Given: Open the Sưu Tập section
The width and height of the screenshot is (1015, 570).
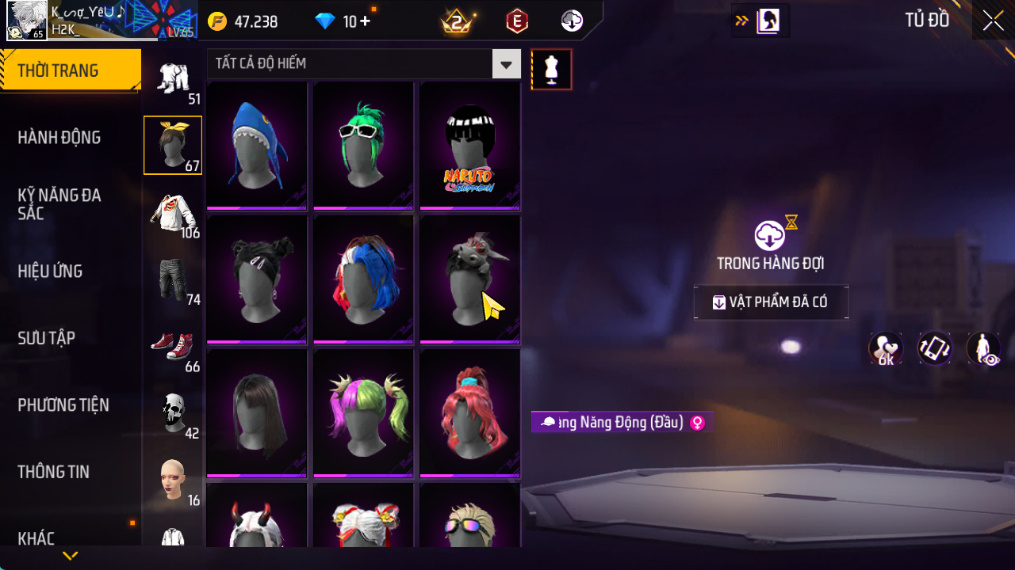Looking at the screenshot, I should click(47, 338).
